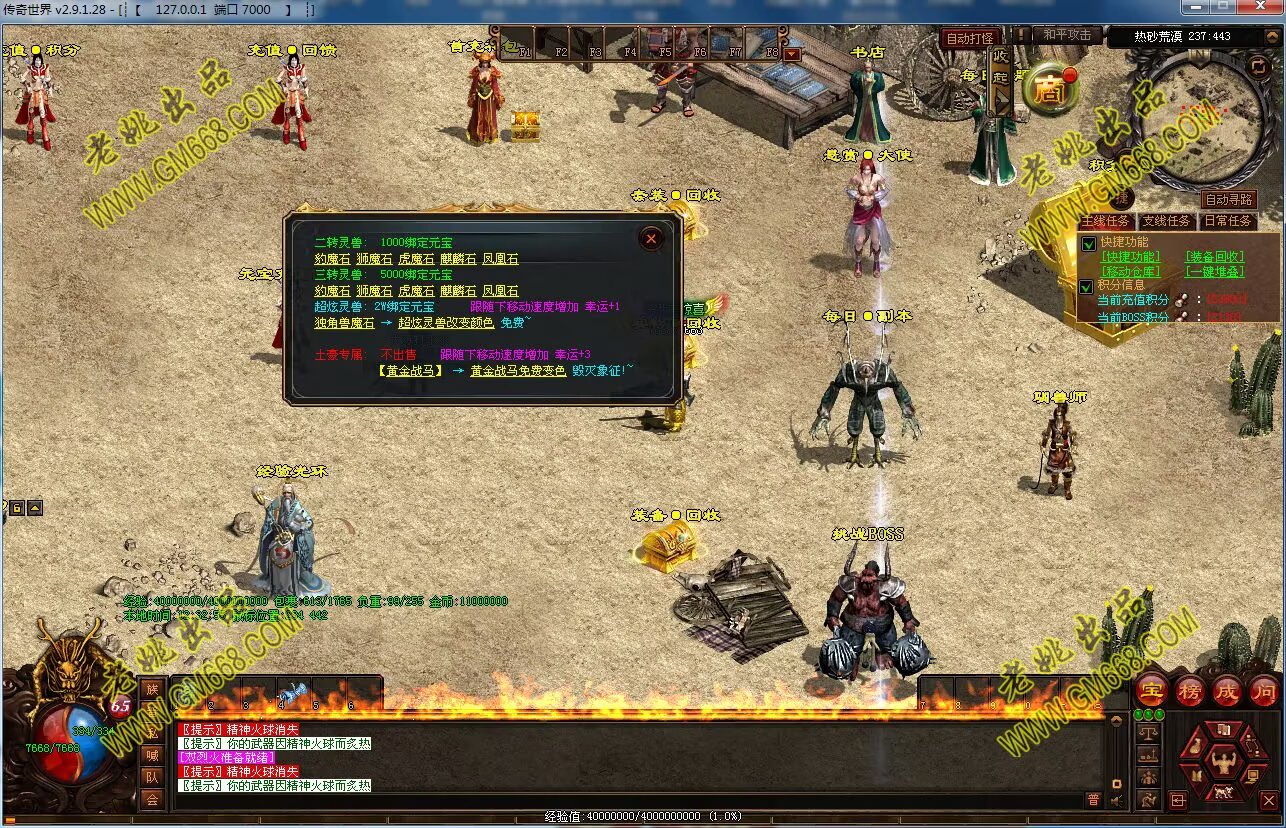Activate 自动寻路 auto-pathing
The image size is (1286, 828).
click(x=1227, y=200)
